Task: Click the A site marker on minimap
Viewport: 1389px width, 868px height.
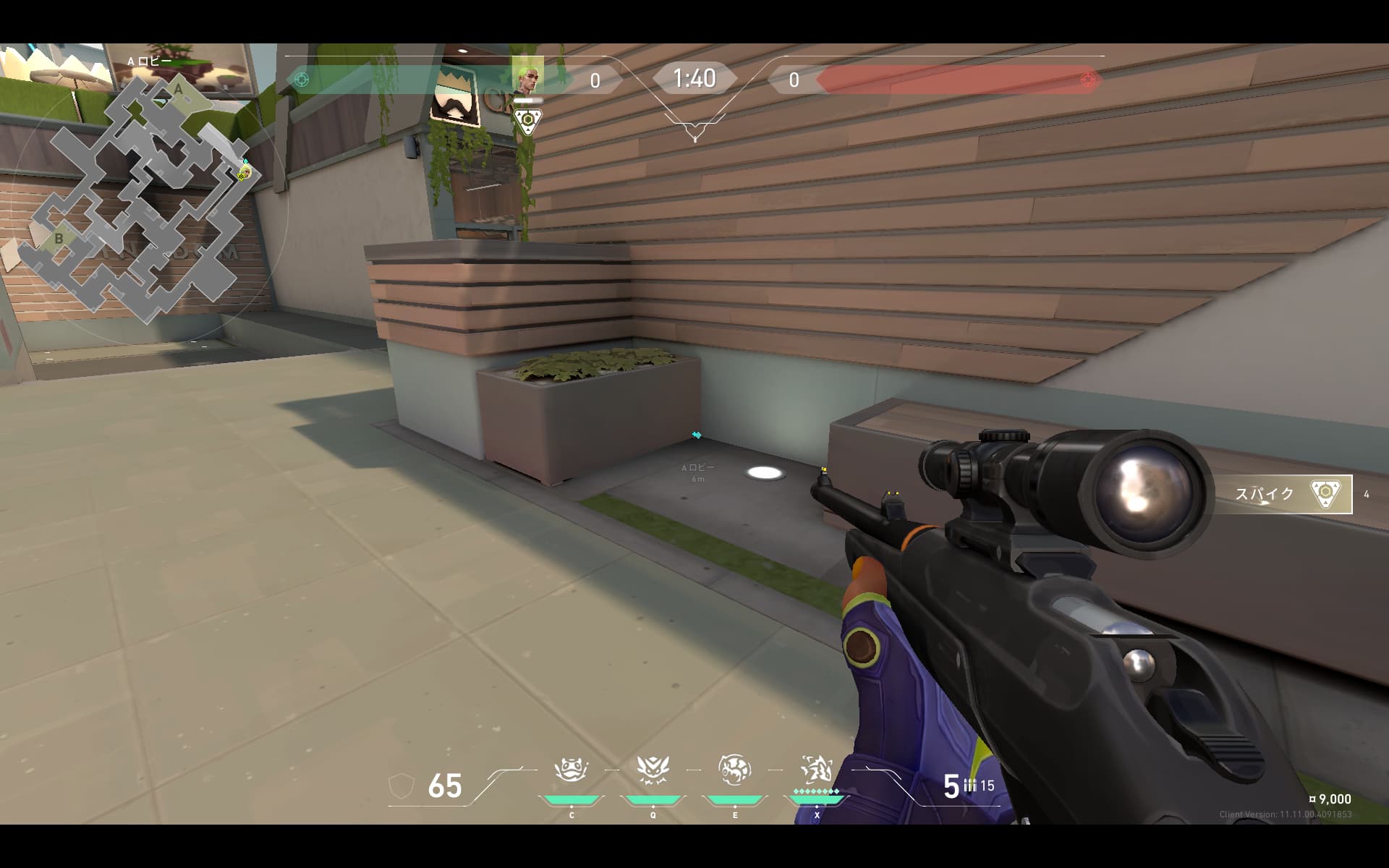Action: 179,90
